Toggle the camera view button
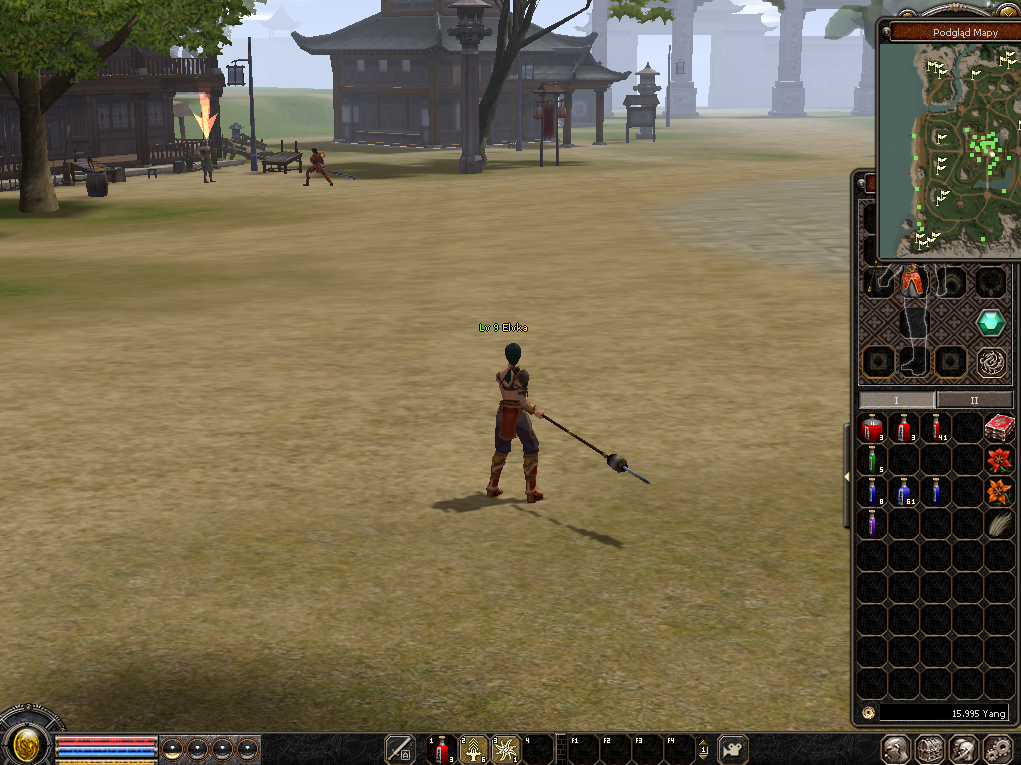1021x765 pixels. tap(734, 749)
